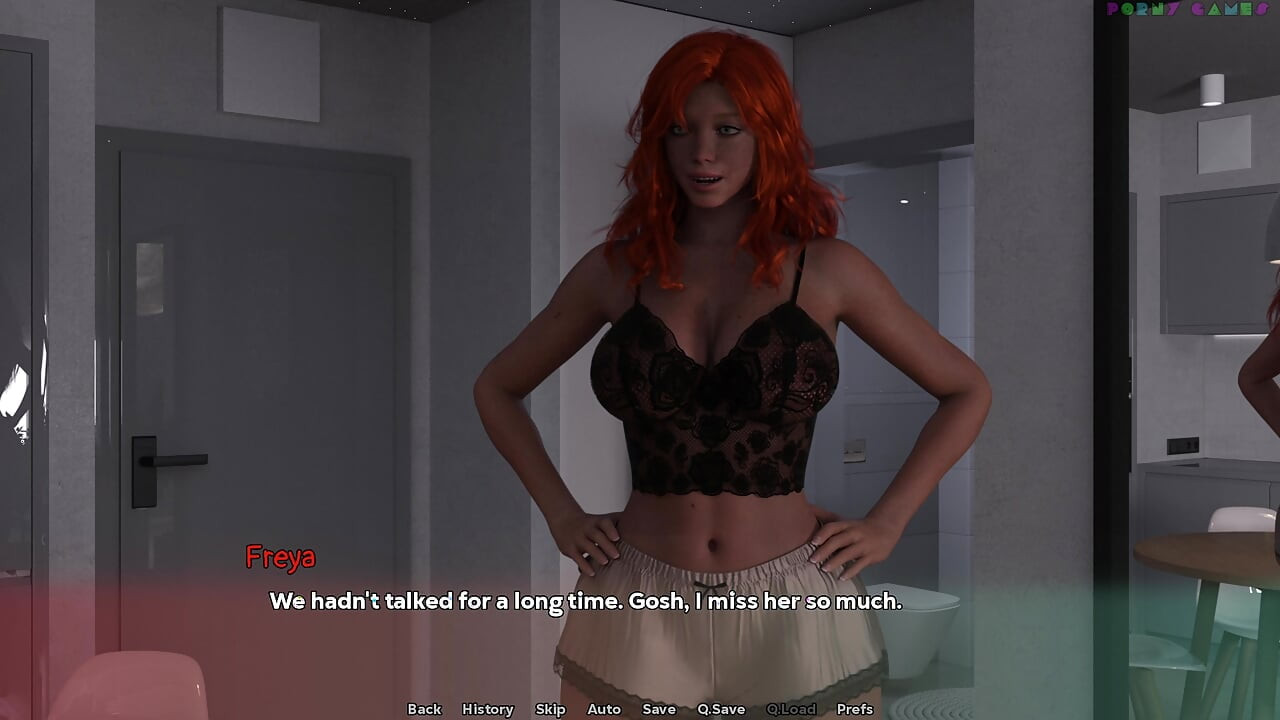Viewport: 1280px width, 720px height.
Task: Click the quick menu bar at the bottom
Action: pos(640,709)
